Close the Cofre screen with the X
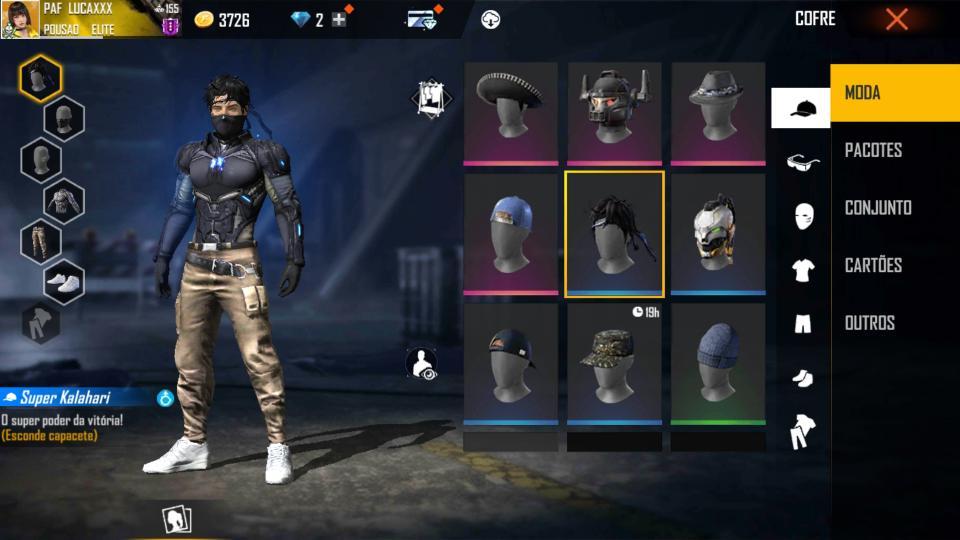960x540 pixels. [x=896, y=19]
